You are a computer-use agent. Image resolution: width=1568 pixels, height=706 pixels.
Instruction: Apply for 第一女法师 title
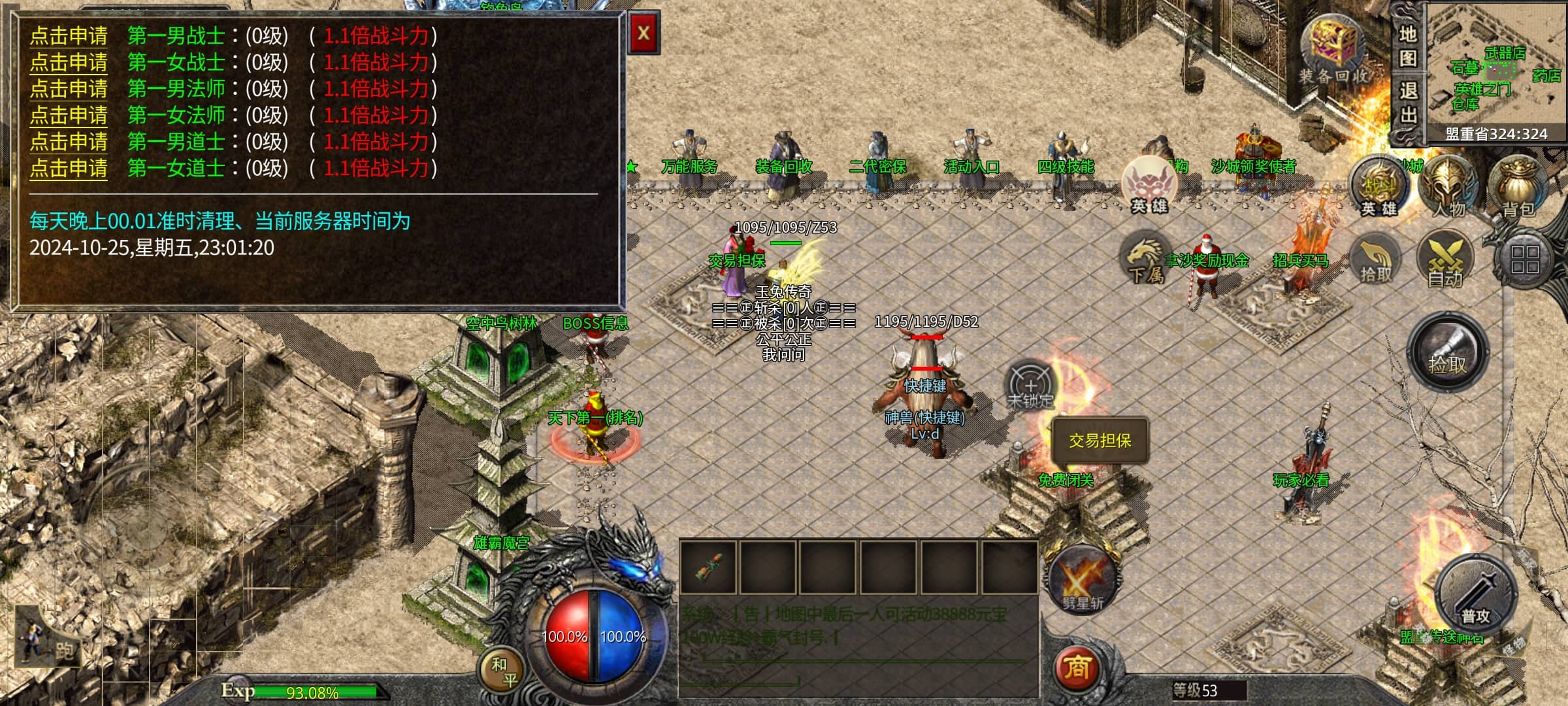(x=69, y=116)
